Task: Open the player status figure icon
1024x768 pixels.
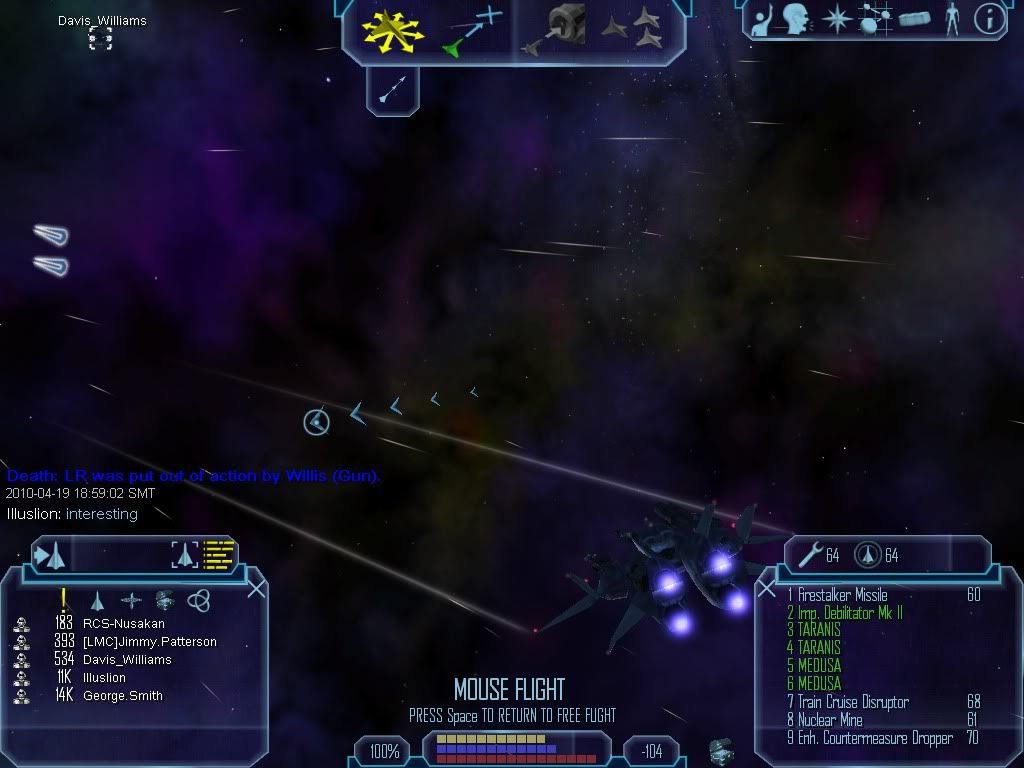Action: click(x=952, y=18)
